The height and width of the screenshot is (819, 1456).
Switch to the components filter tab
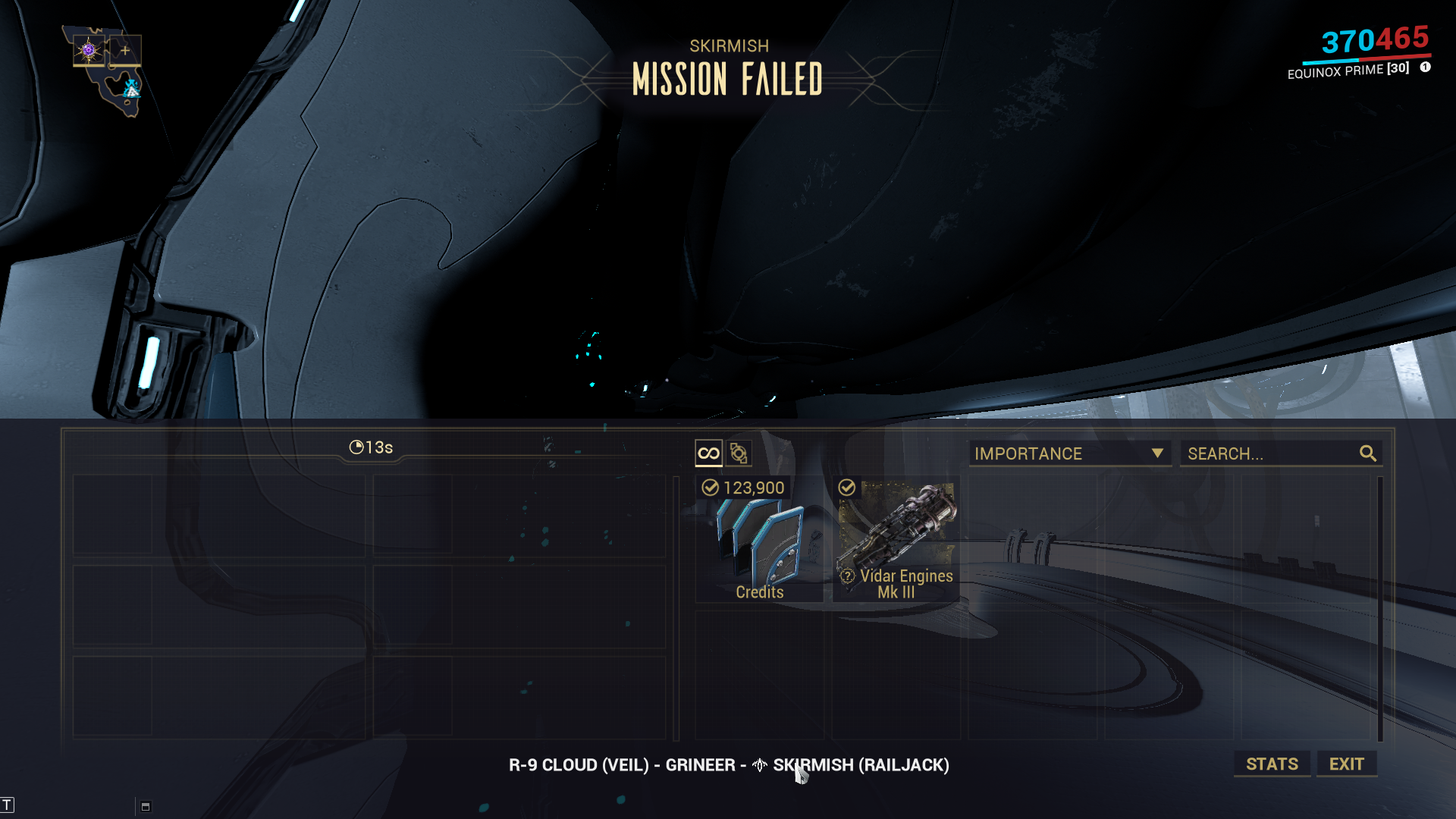click(x=739, y=453)
